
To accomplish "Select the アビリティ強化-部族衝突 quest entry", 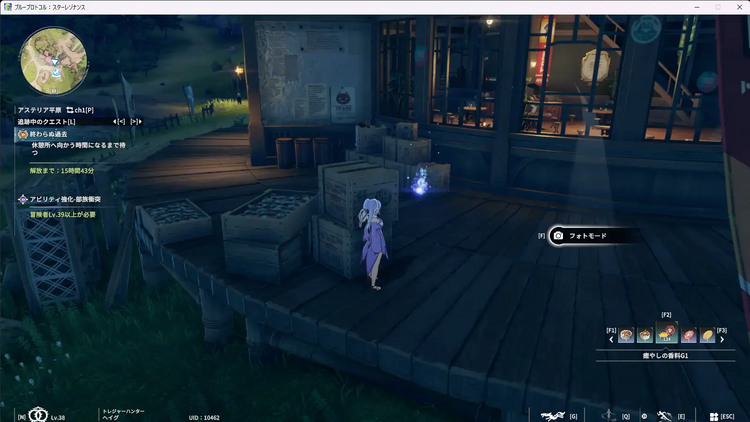I will coord(60,200).
